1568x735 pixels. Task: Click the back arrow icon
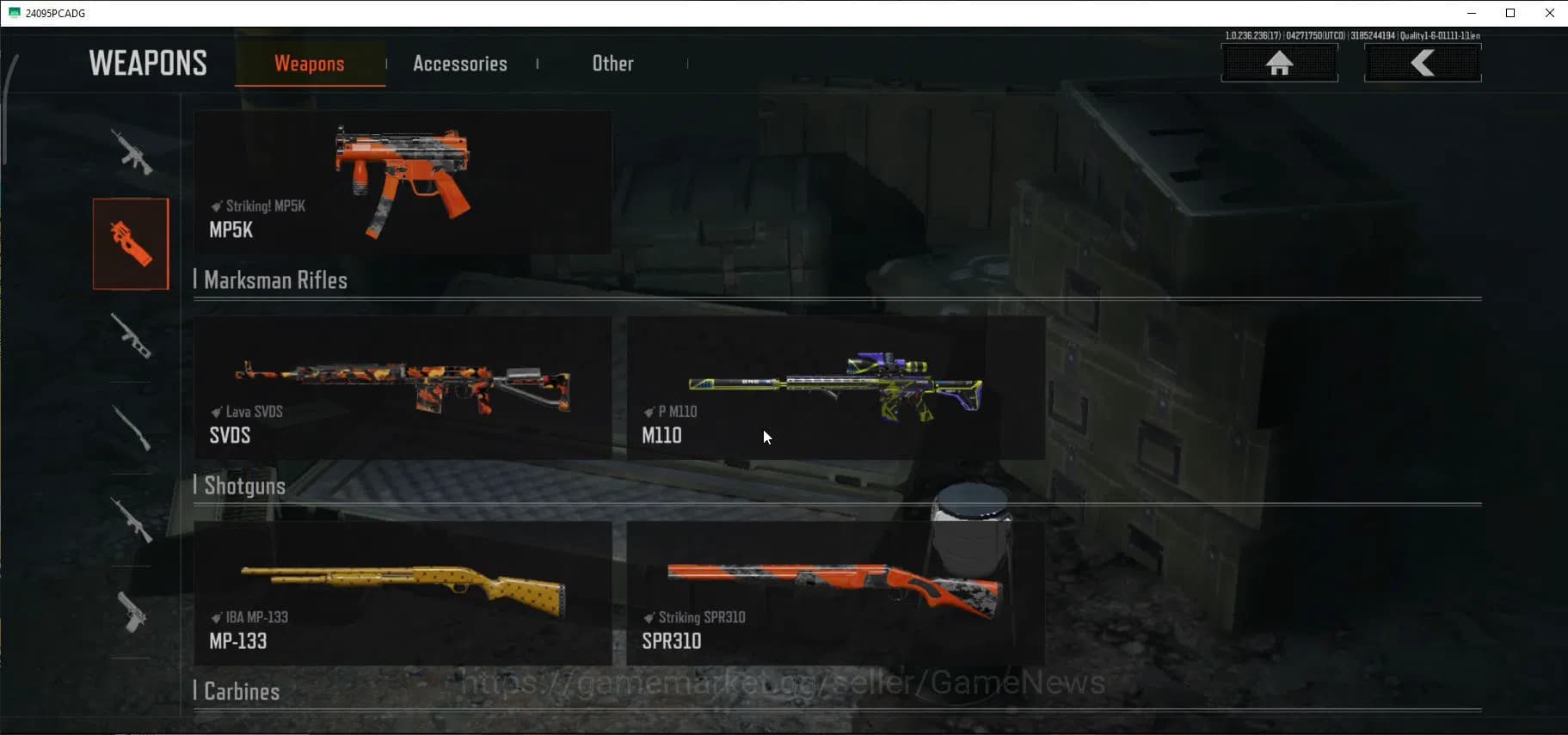pos(1422,61)
